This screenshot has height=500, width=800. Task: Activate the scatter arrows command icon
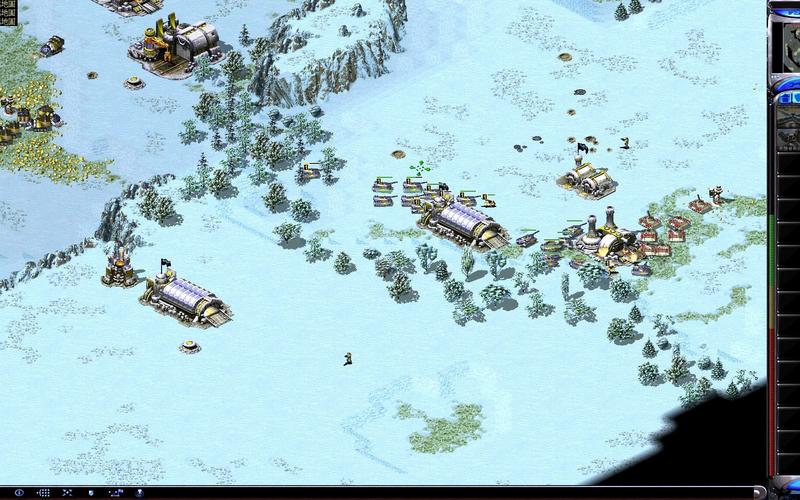[67, 492]
